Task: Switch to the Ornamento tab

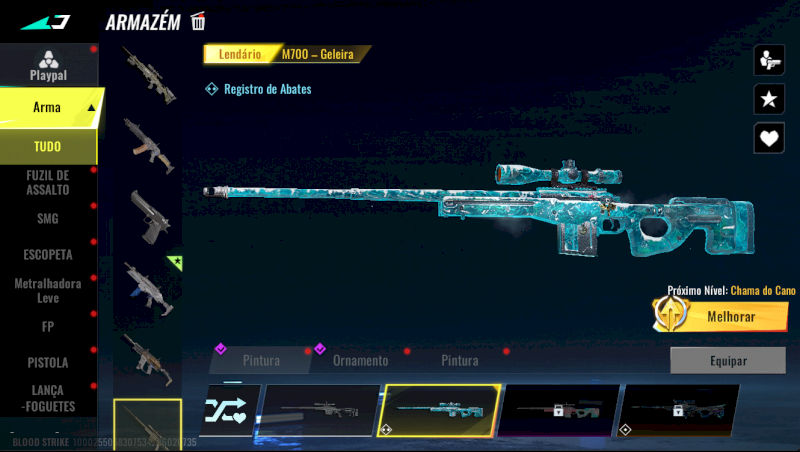Action: click(360, 360)
